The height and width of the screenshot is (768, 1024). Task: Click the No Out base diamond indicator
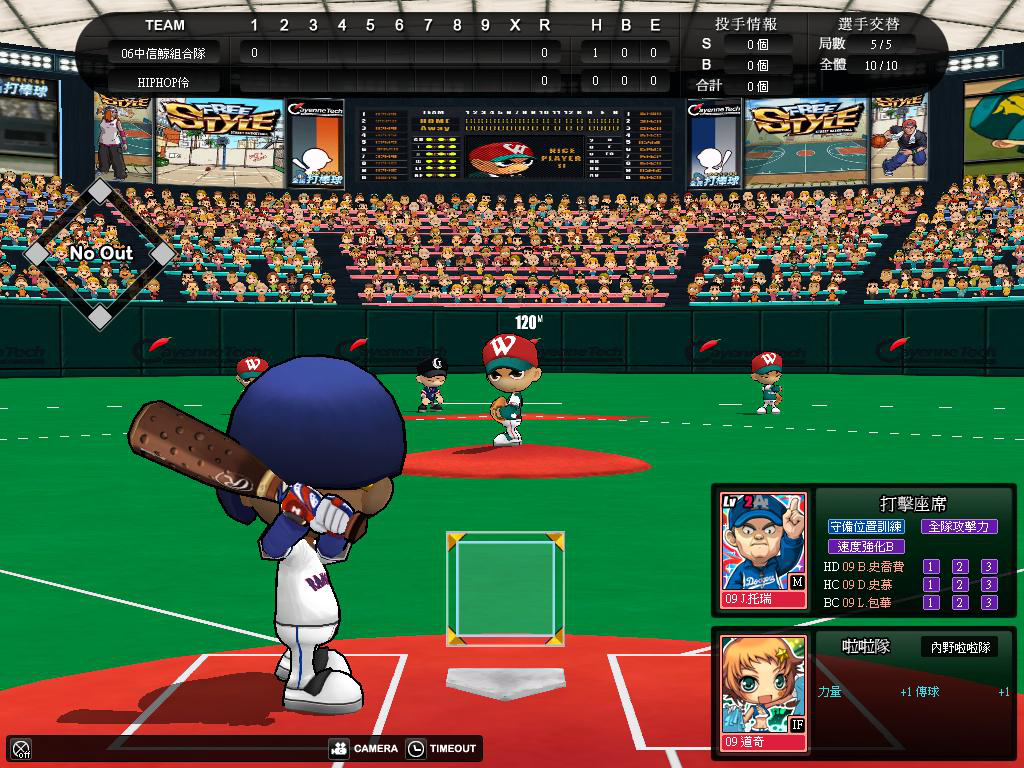tap(100, 254)
